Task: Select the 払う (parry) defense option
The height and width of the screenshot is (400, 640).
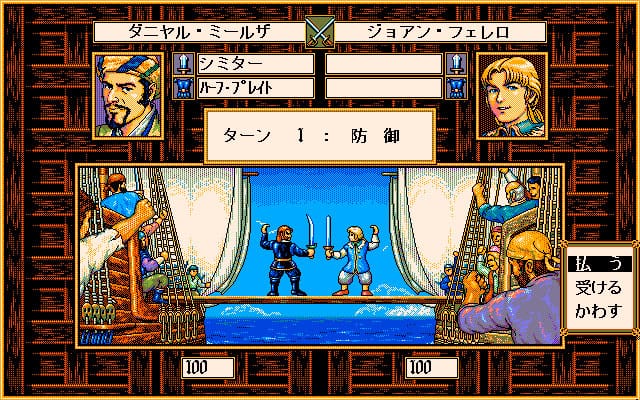Action: (598, 263)
